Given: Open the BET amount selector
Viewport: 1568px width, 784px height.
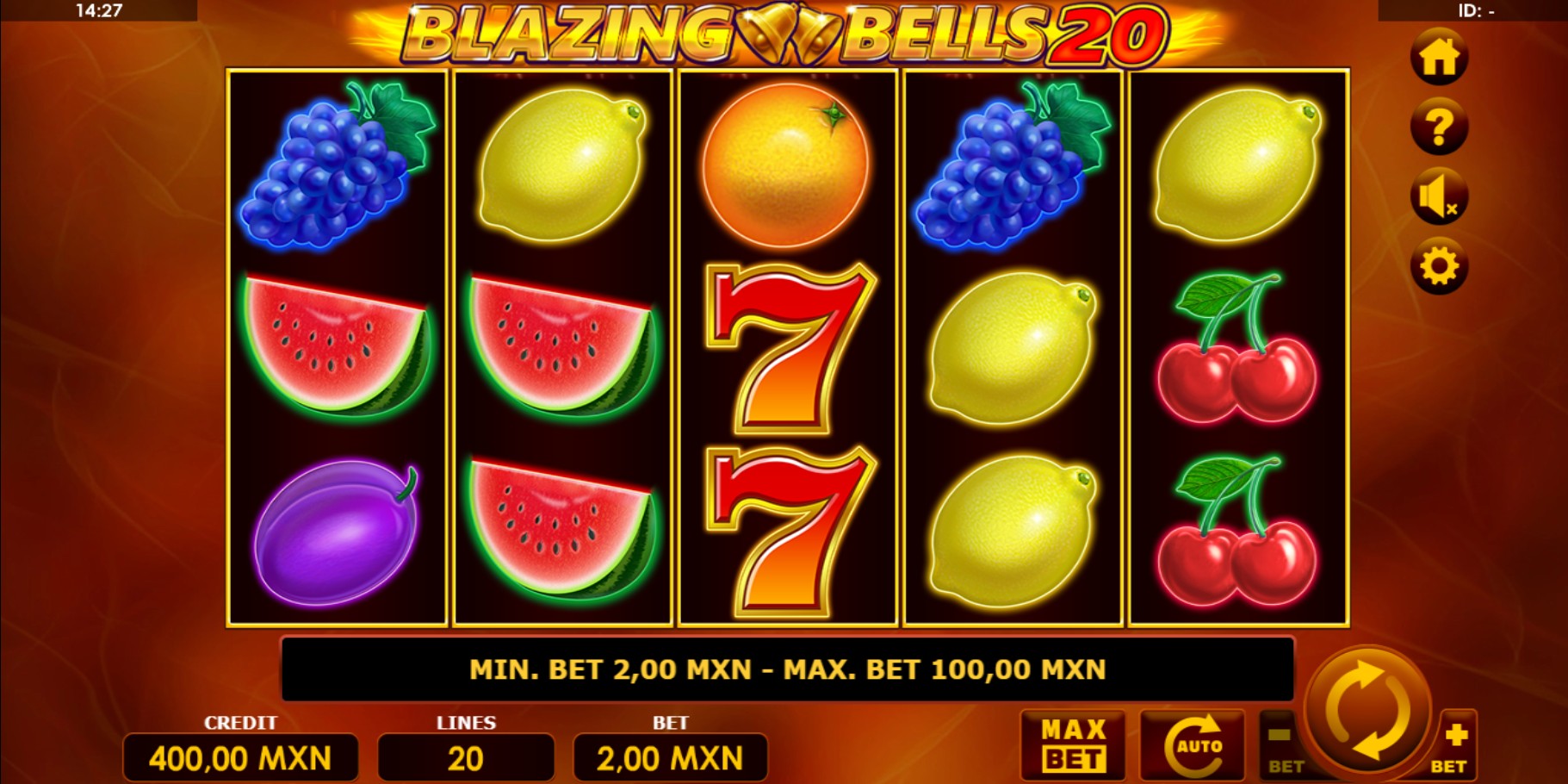Looking at the screenshot, I should pyautogui.click(x=671, y=756).
